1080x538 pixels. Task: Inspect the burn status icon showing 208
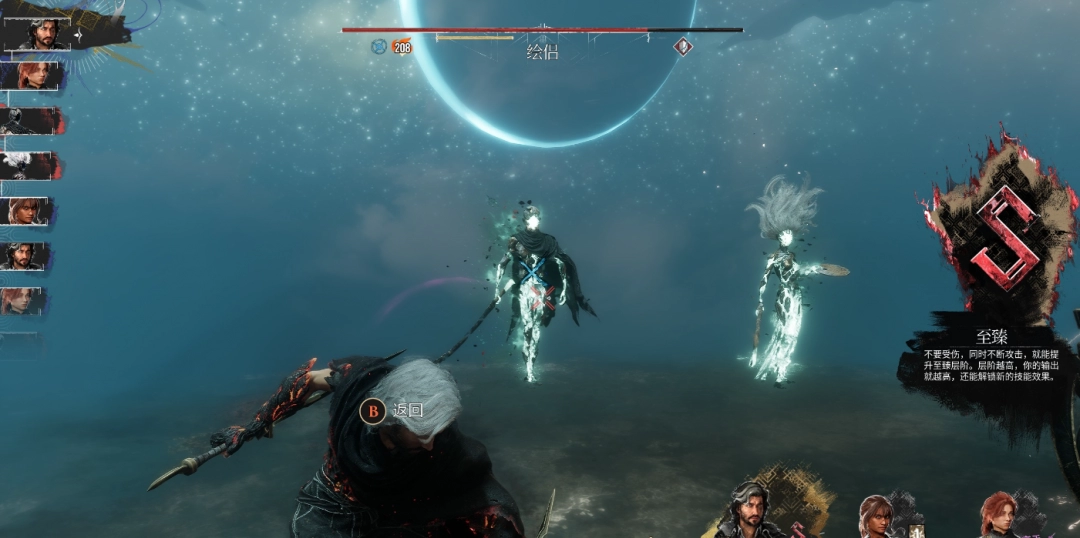[x=402, y=46]
